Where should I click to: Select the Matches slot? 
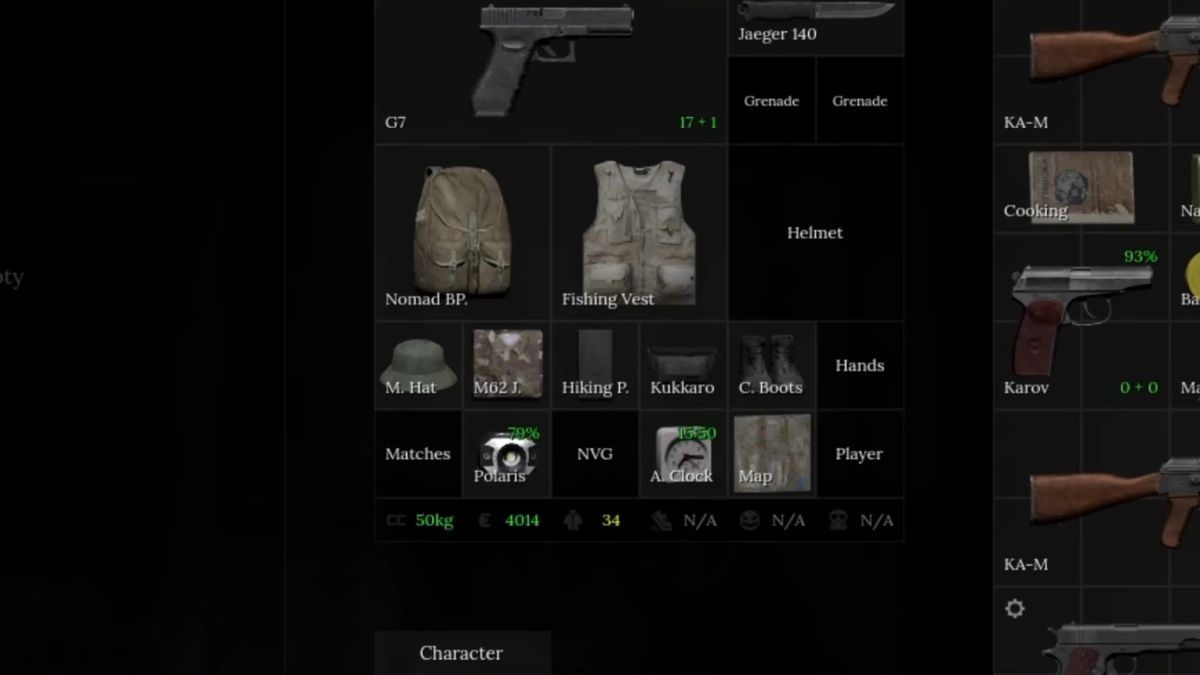tap(418, 454)
